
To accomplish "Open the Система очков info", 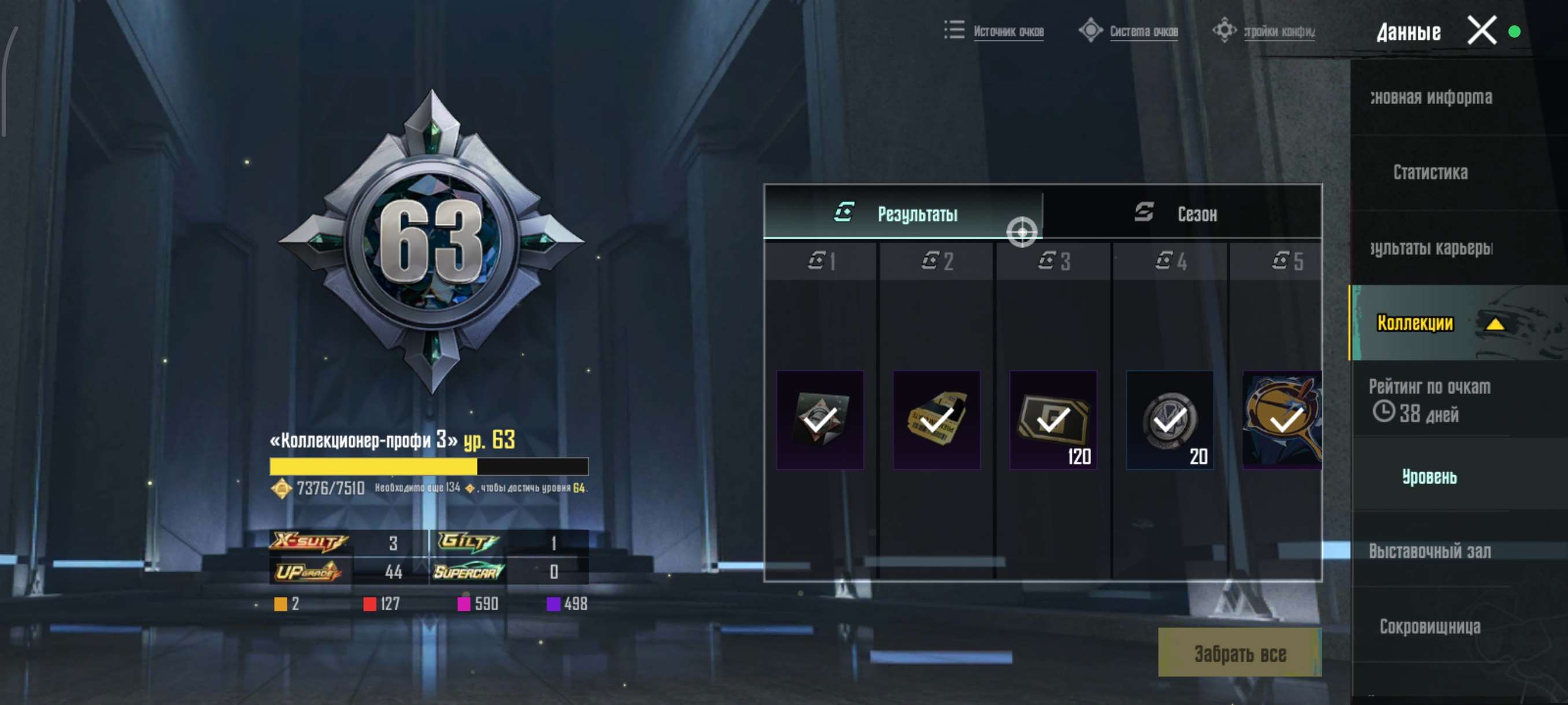I will point(1142,31).
